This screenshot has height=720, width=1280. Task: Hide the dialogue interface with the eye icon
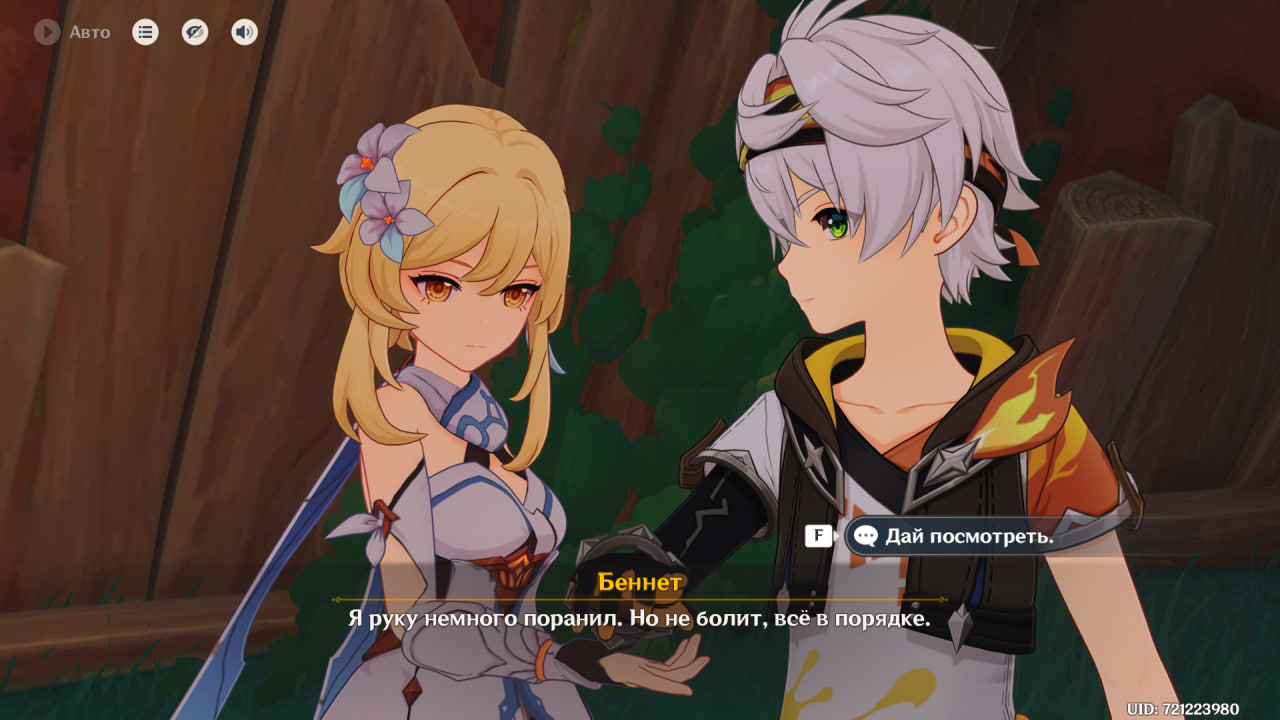tap(195, 32)
